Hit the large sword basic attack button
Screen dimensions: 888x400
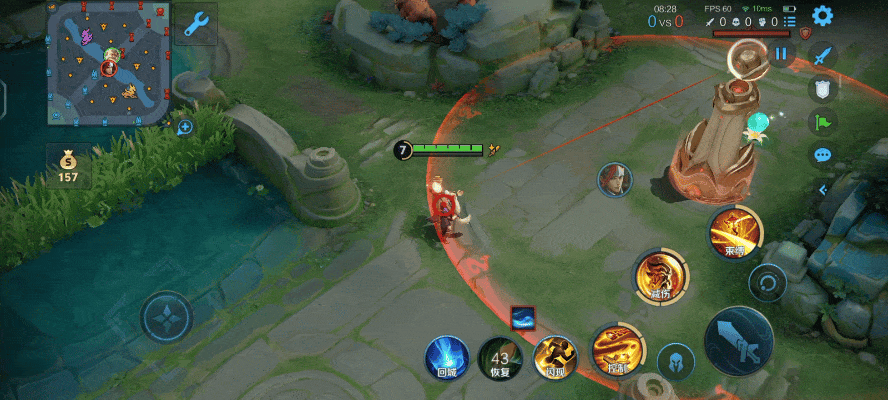(739, 340)
